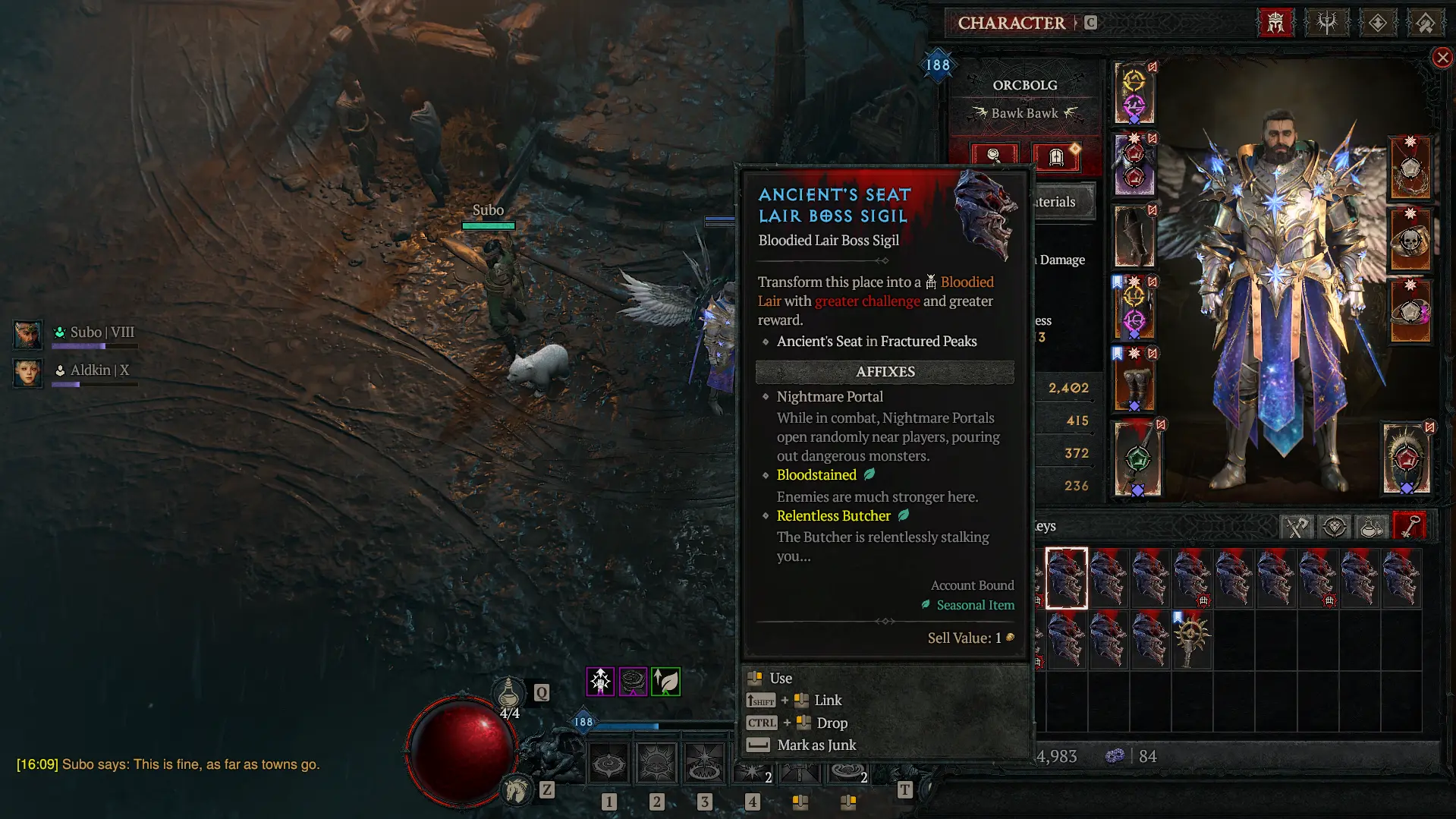
Task: Activate the spiked ring third skill
Action: tap(704, 764)
